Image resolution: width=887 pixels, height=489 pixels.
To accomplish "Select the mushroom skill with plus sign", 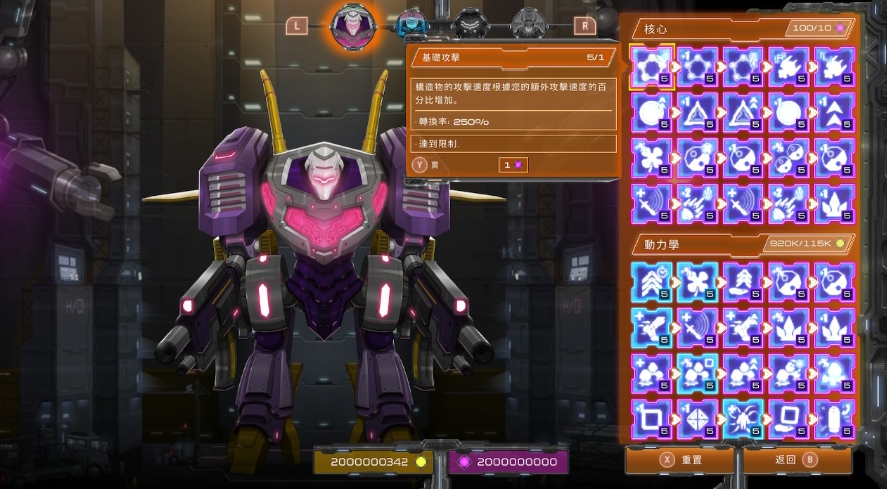I will click(x=651, y=373).
